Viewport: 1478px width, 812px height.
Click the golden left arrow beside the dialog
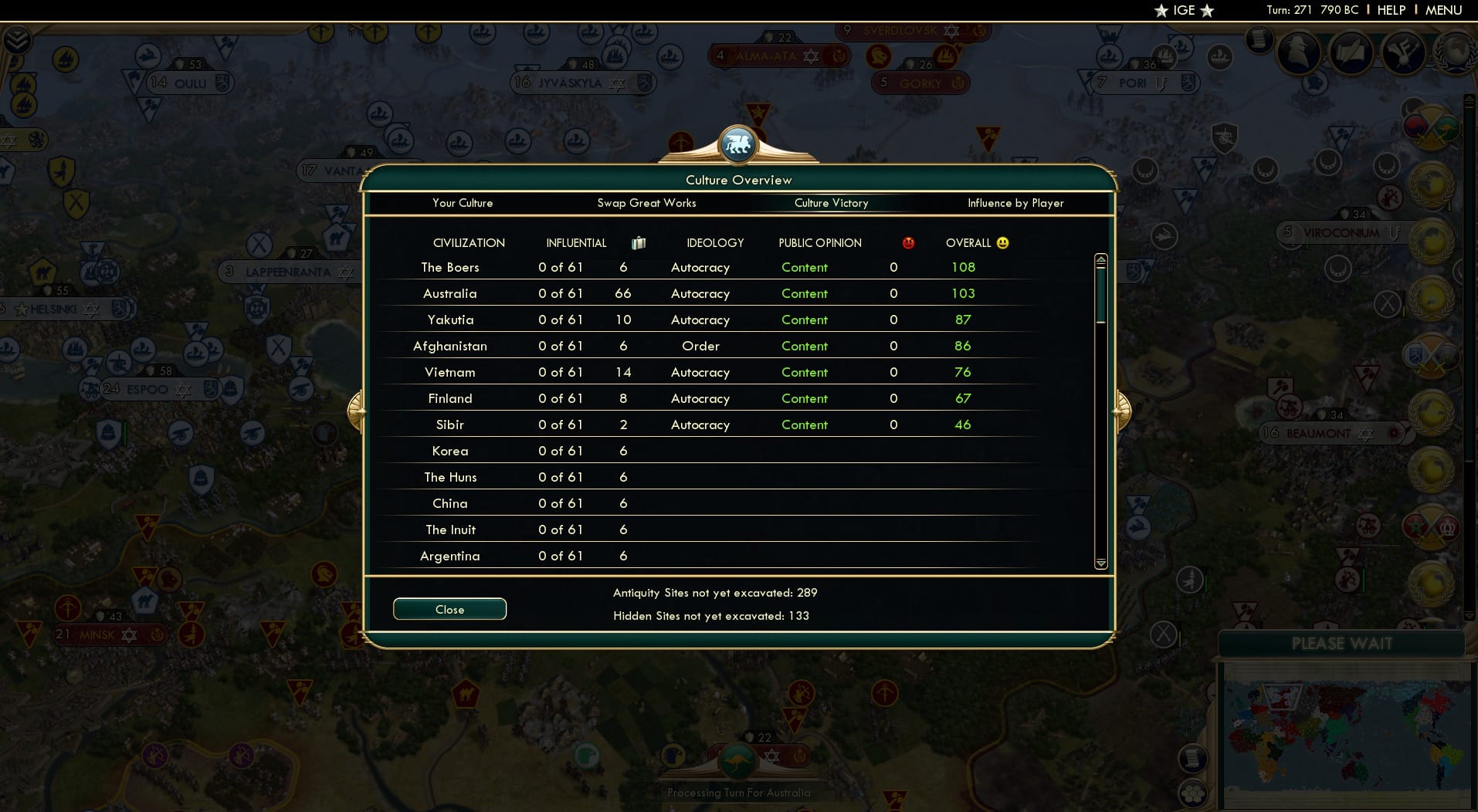356,410
